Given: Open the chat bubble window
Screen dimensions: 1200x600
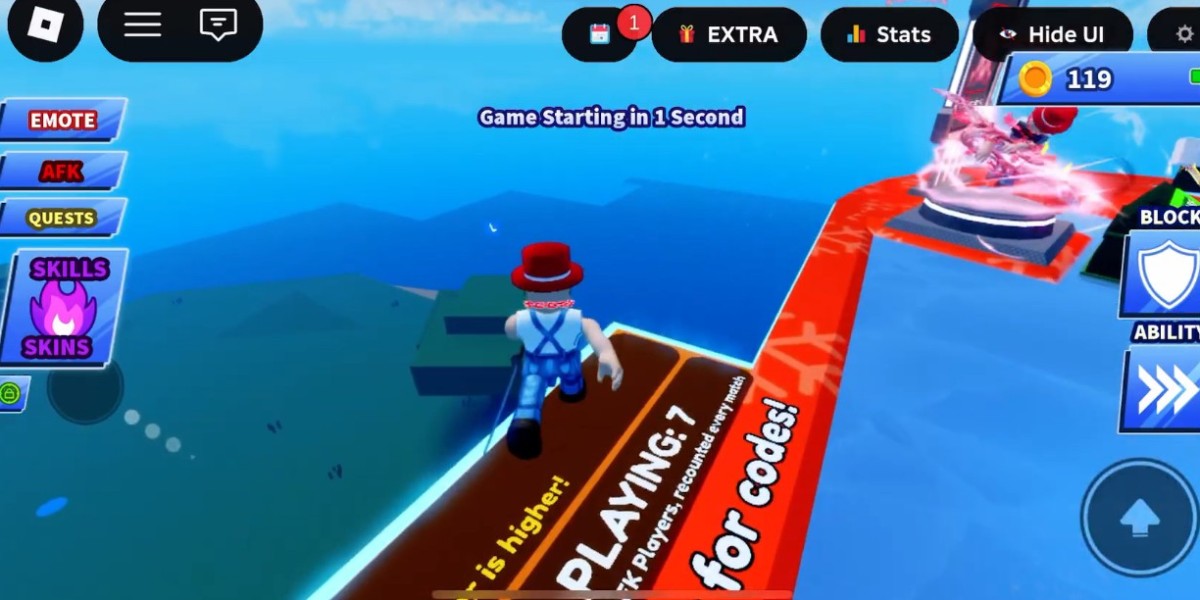Looking at the screenshot, I should click(x=218, y=26).
